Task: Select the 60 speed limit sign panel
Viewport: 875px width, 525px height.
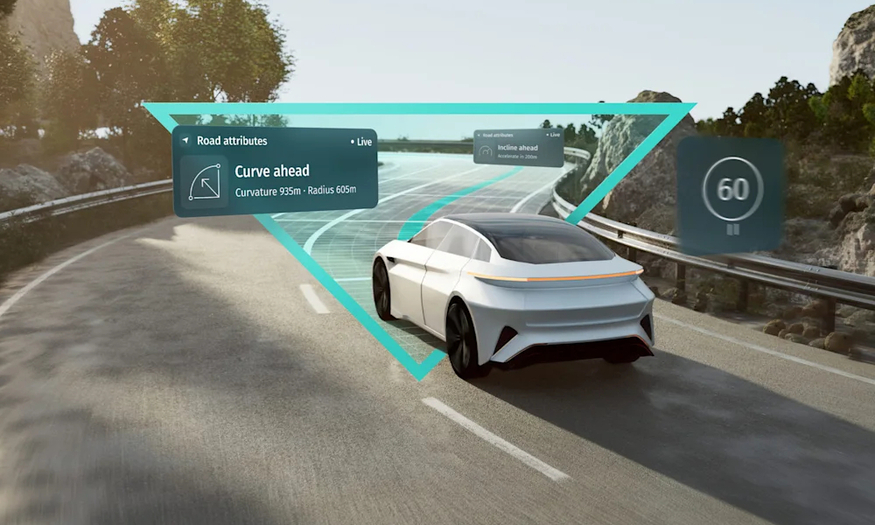Action: pyautogui.click(x=731, y=194)
